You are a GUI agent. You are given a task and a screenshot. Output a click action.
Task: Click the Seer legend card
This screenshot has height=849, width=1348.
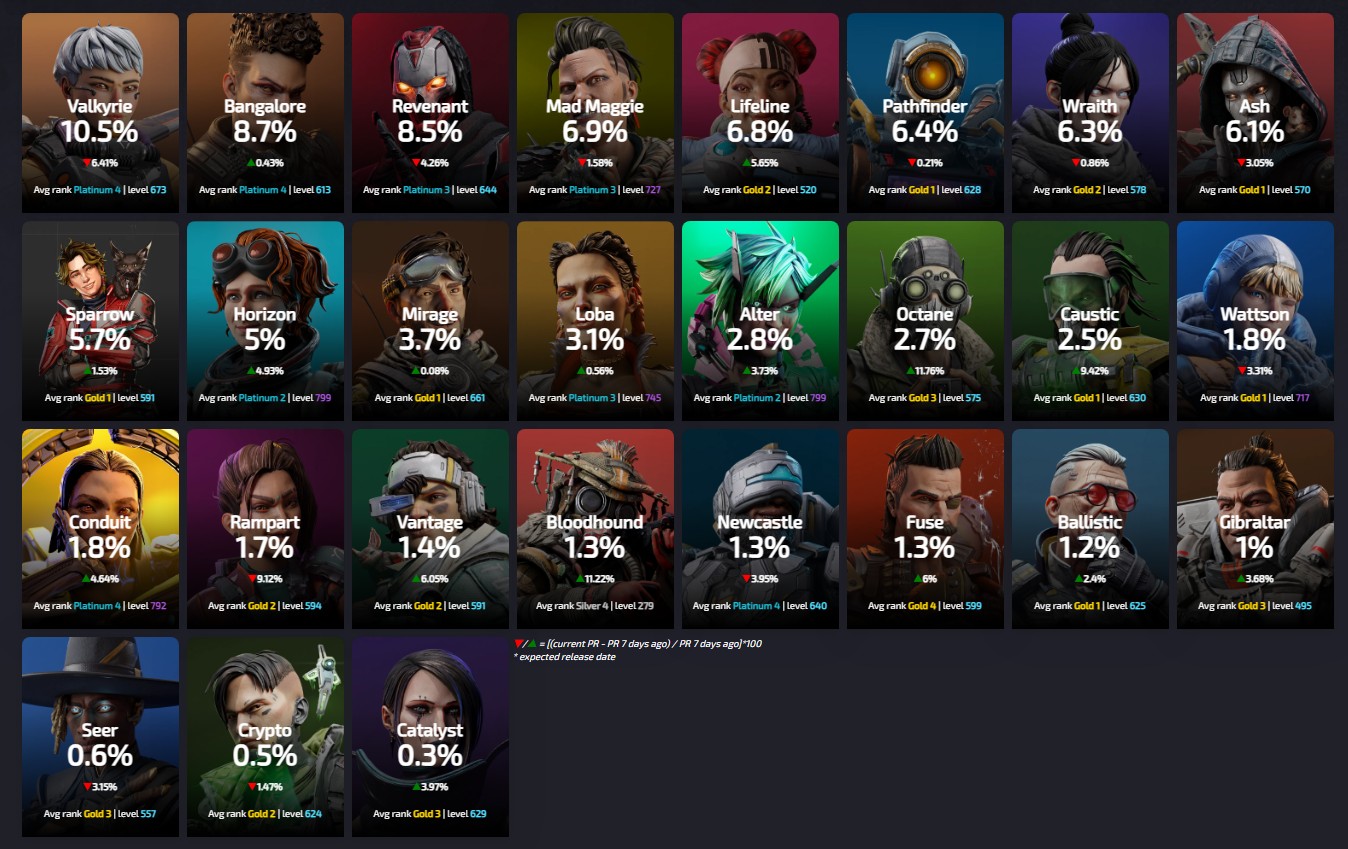100,737
